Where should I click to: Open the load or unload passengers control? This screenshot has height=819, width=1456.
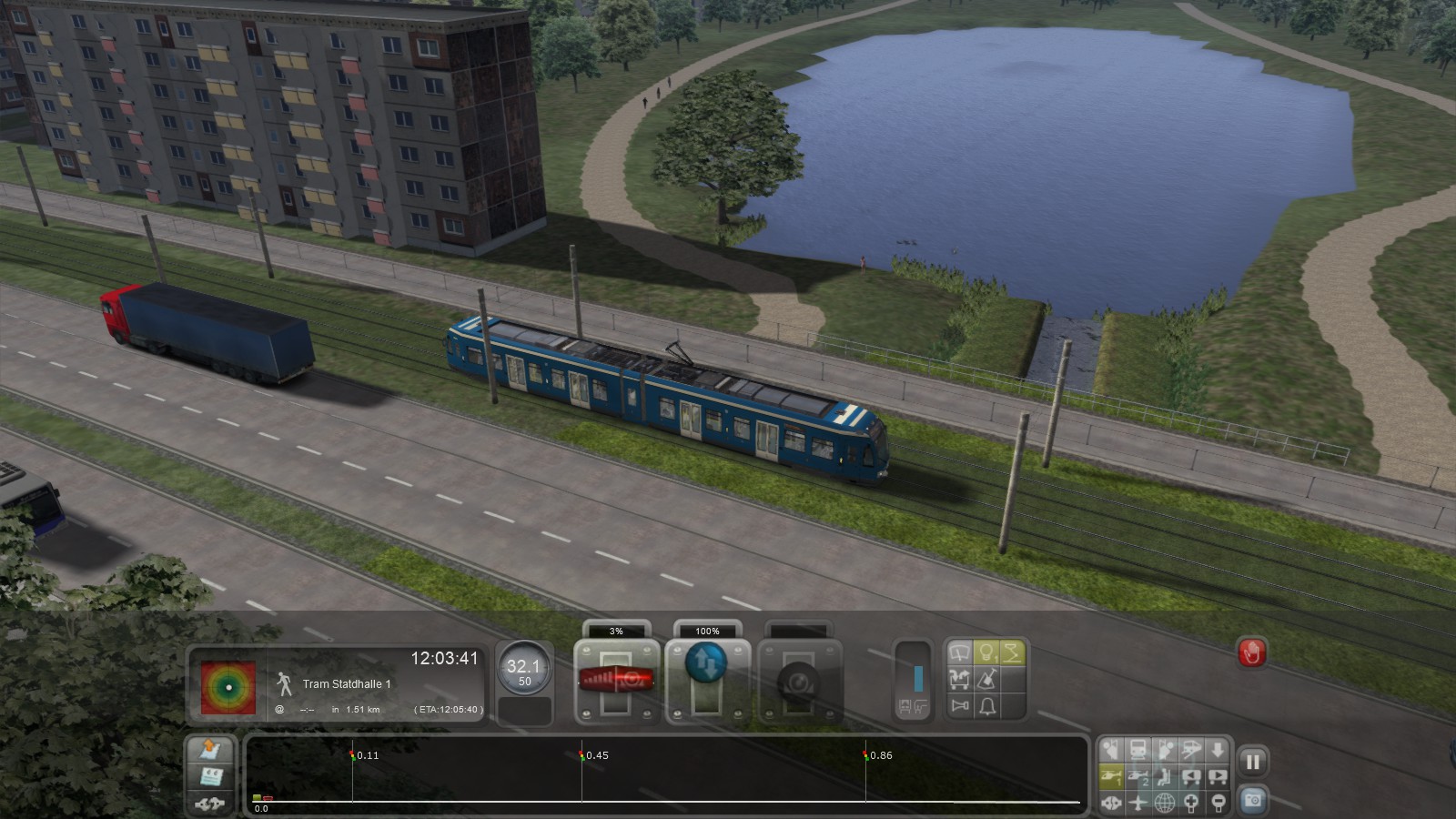[x=959, y=679]
